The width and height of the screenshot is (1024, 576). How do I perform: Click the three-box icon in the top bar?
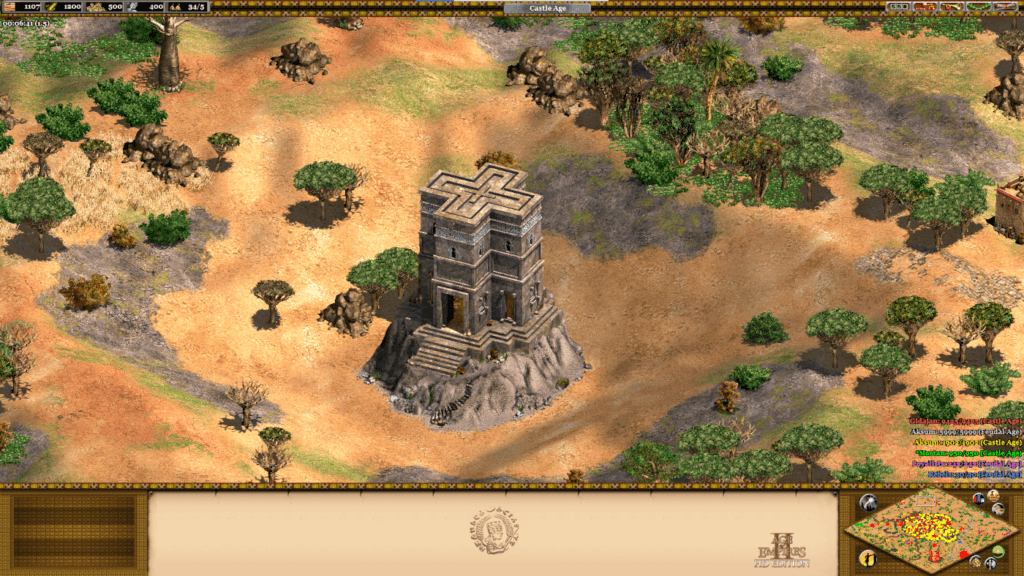[x=898, y=7]
